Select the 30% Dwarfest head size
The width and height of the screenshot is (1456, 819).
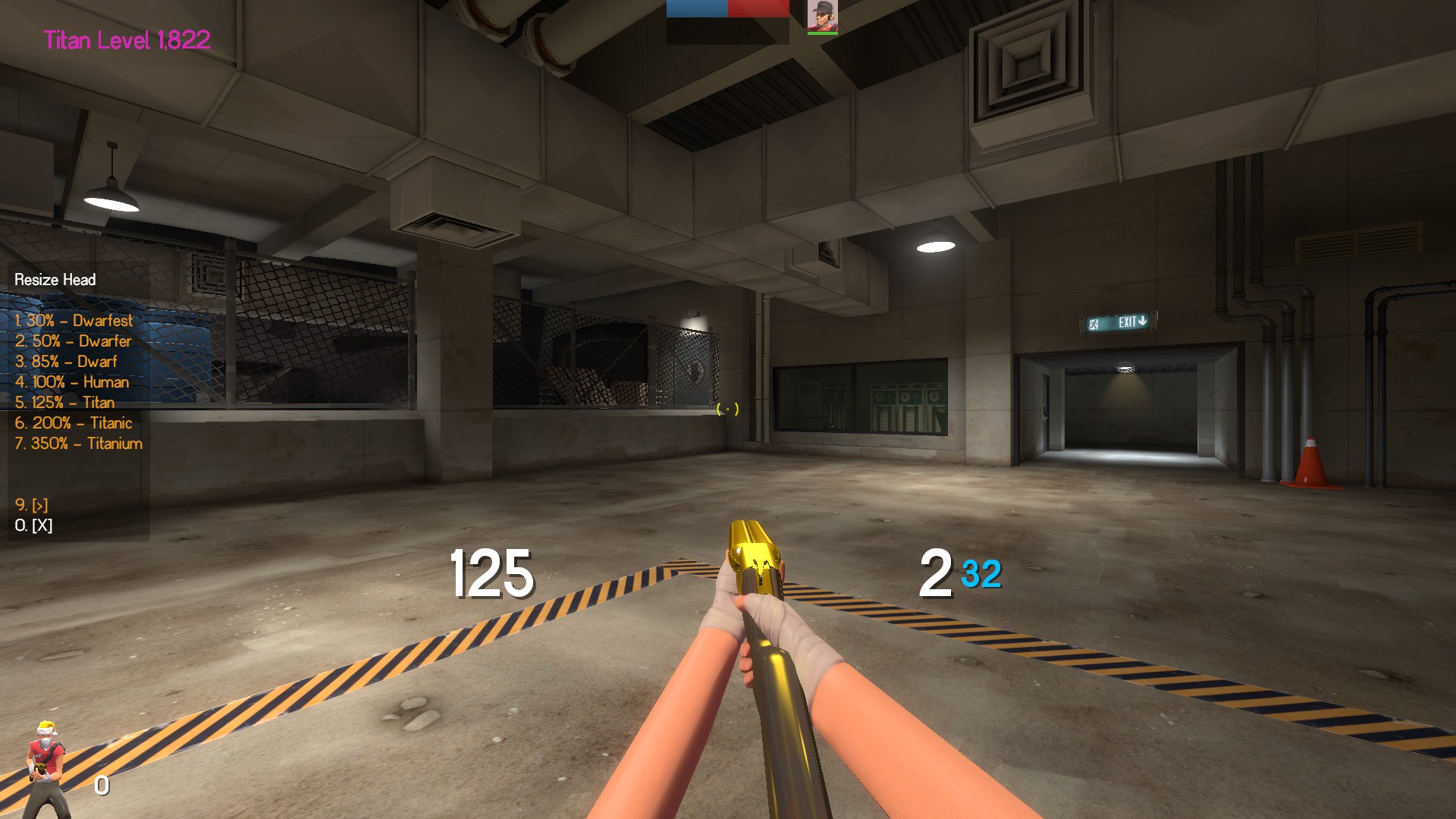74,321
